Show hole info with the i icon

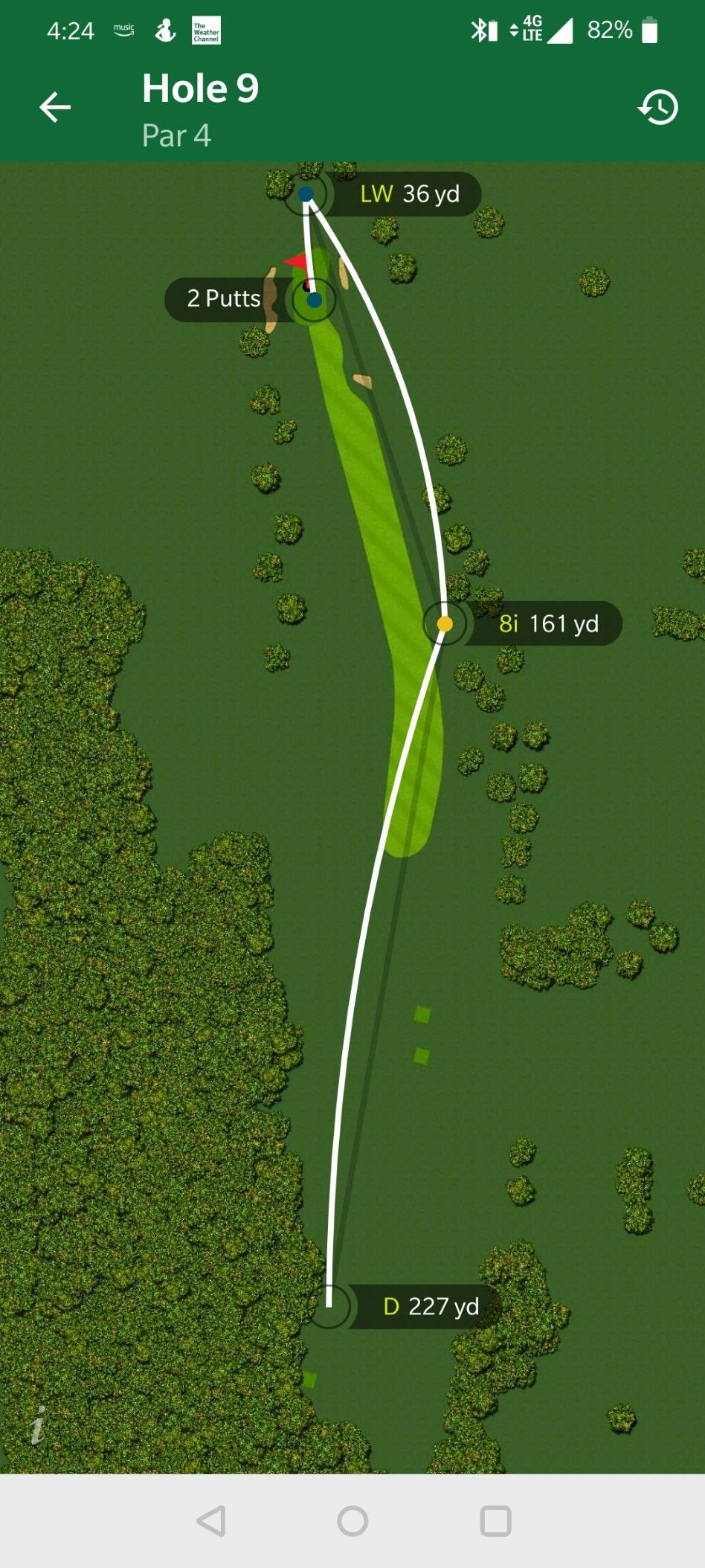pos(38,1425)
